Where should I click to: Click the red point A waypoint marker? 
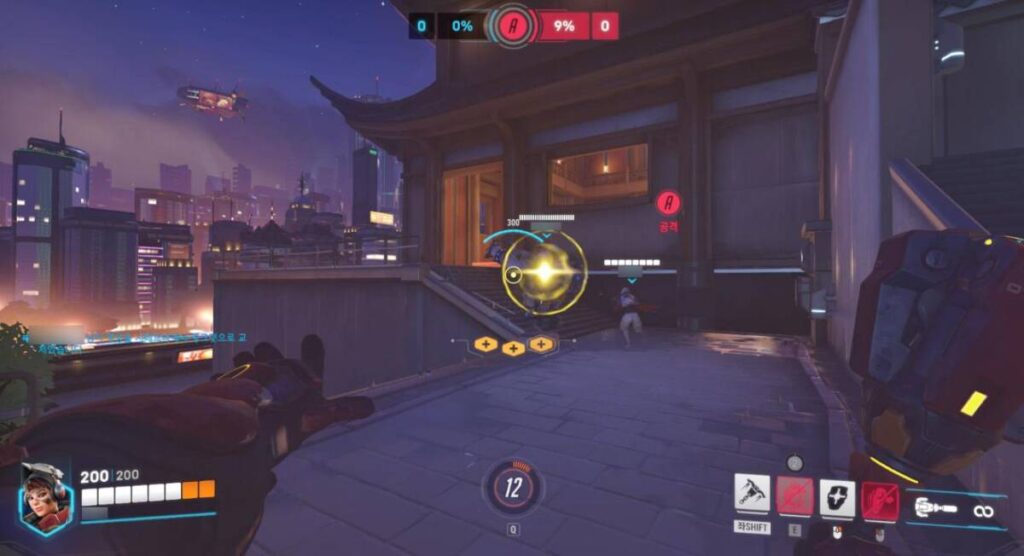(668, 203)
